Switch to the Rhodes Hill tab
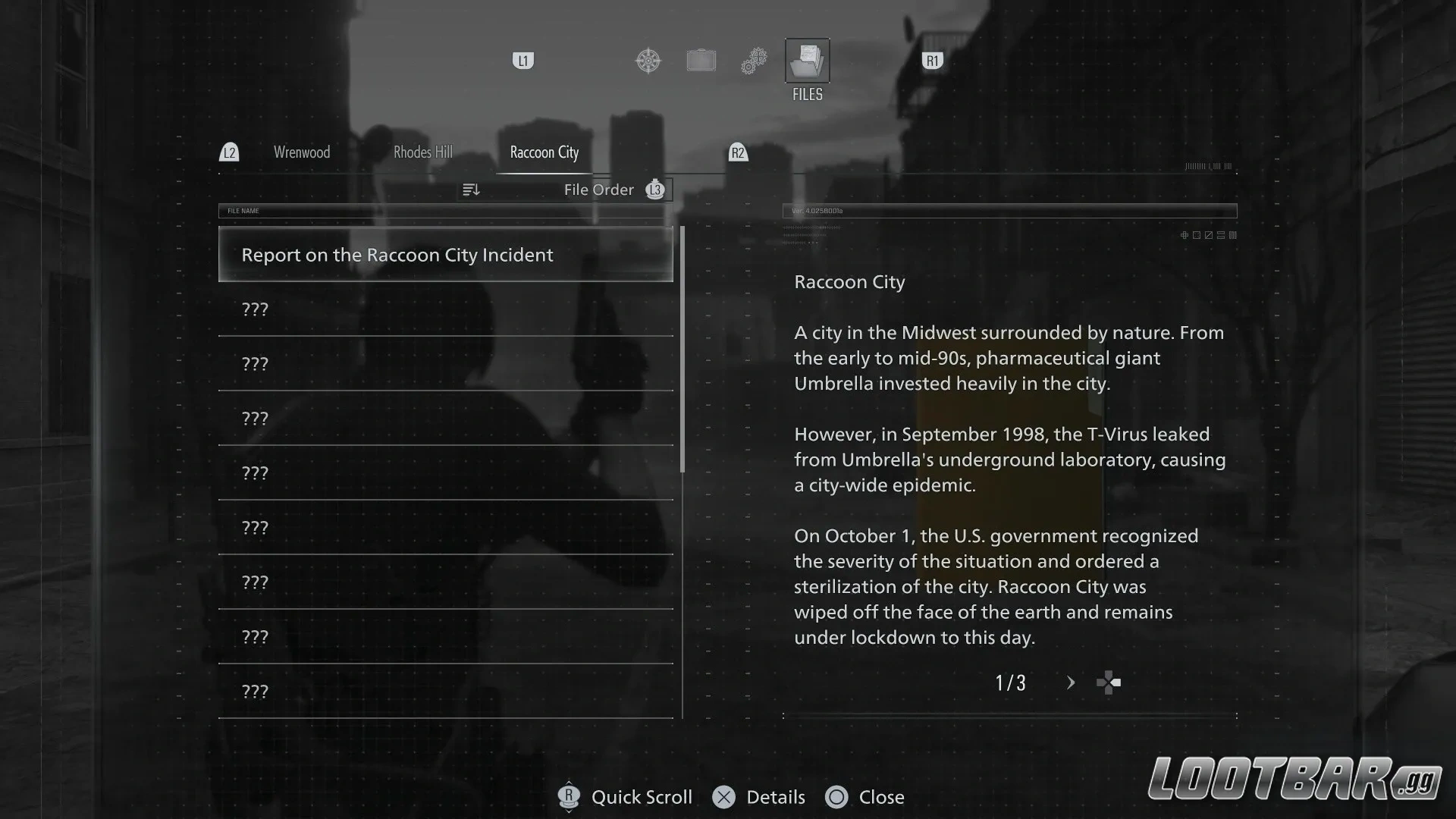 point(422,152)
